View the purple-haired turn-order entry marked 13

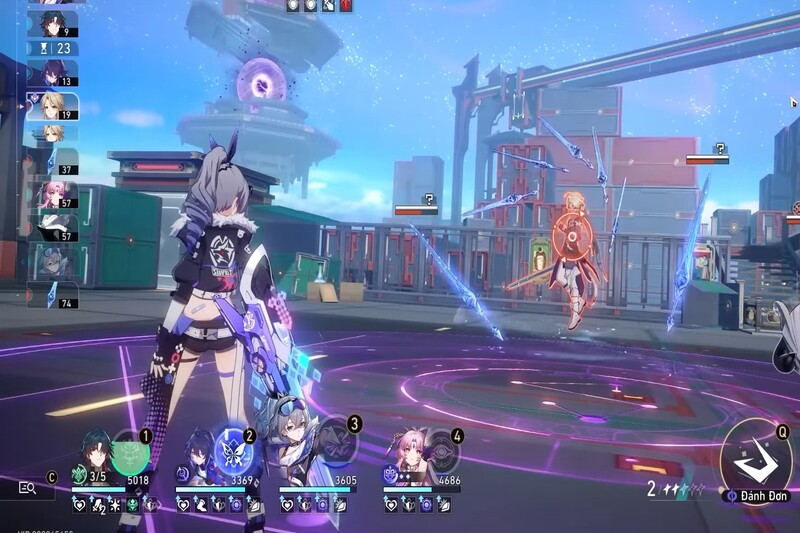click(x=52, y=73)
